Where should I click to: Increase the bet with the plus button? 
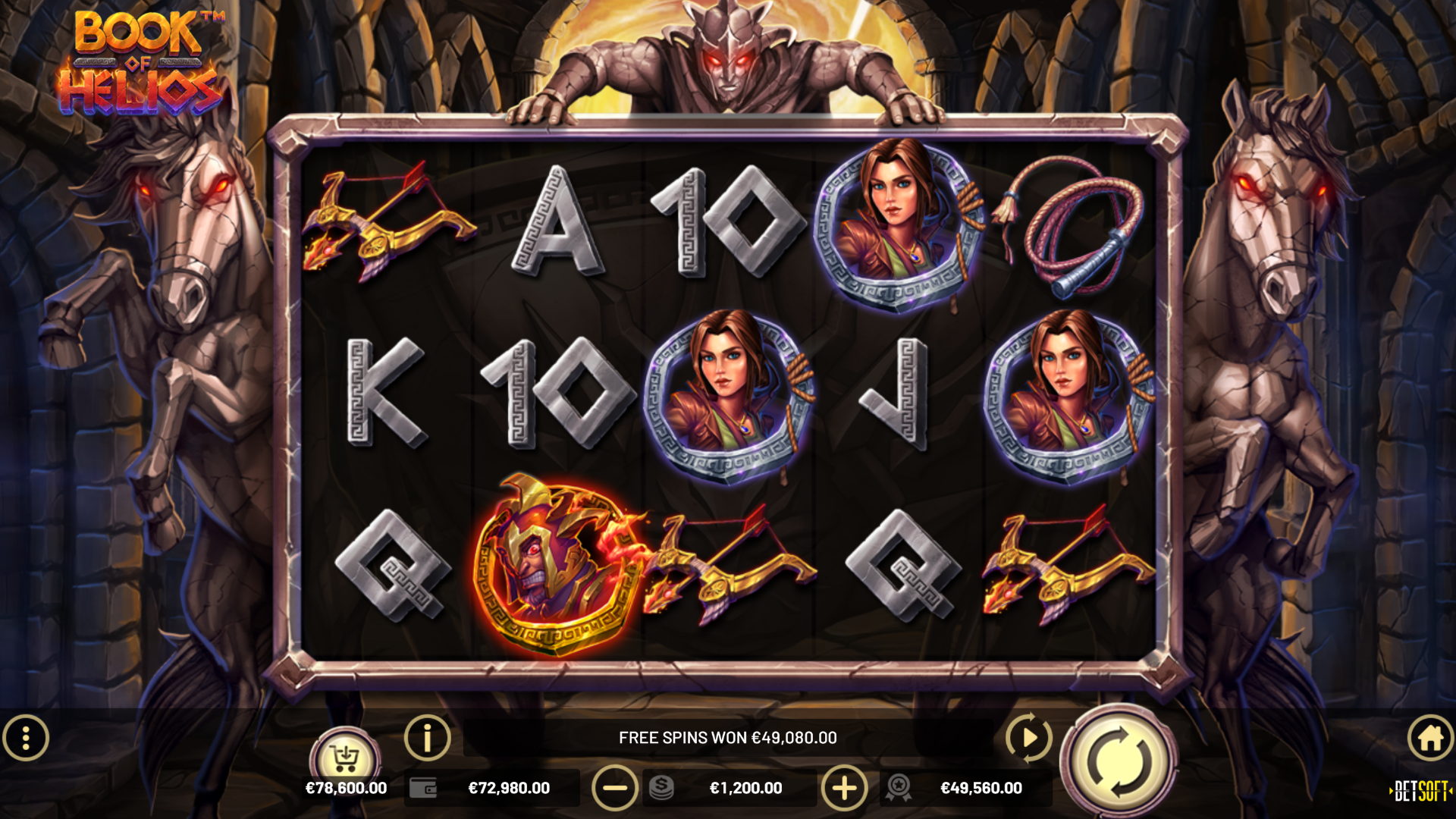click(844, 788)
